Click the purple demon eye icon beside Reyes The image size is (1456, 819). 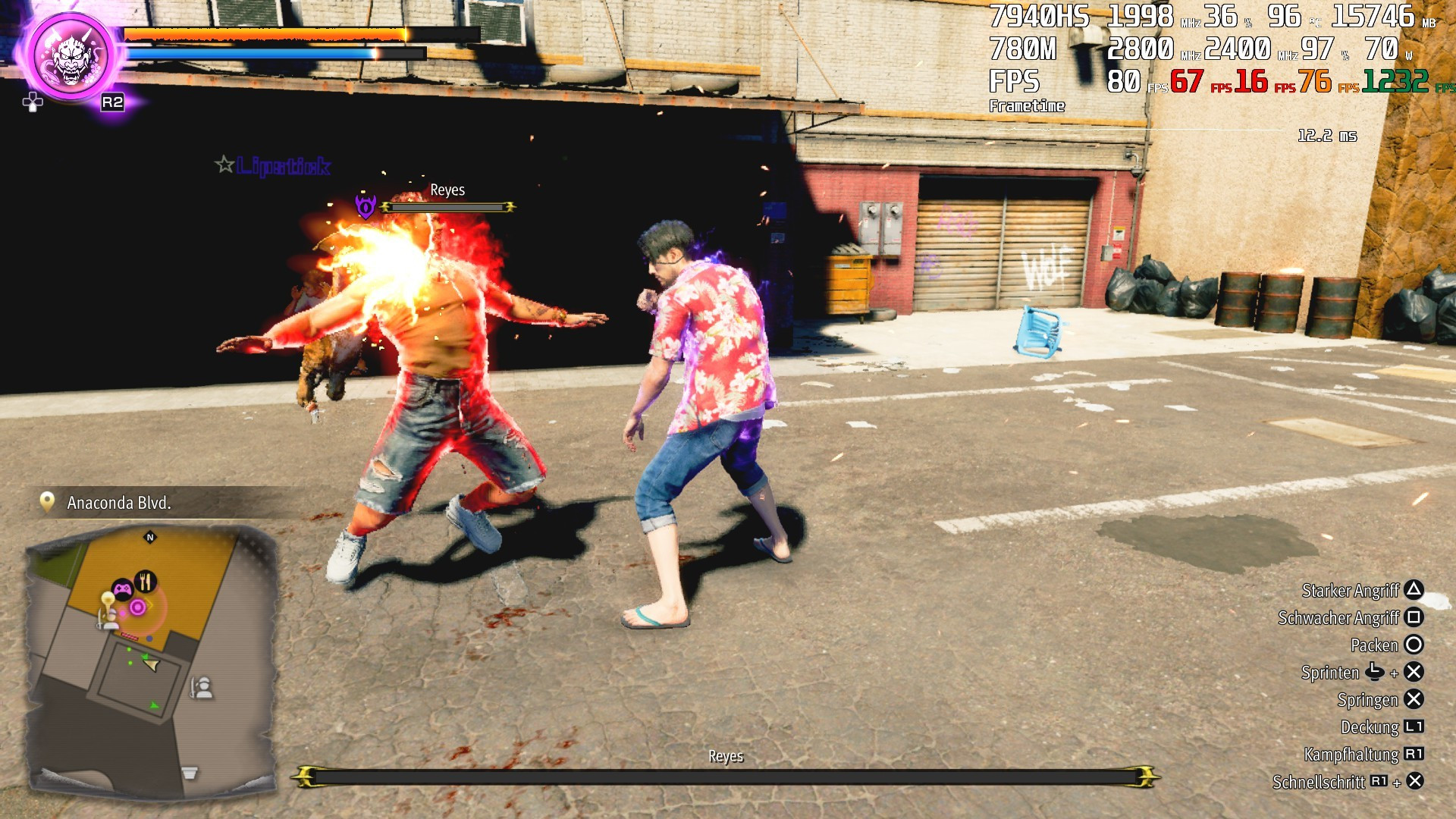pyautogui.click(x=366, y=206)
